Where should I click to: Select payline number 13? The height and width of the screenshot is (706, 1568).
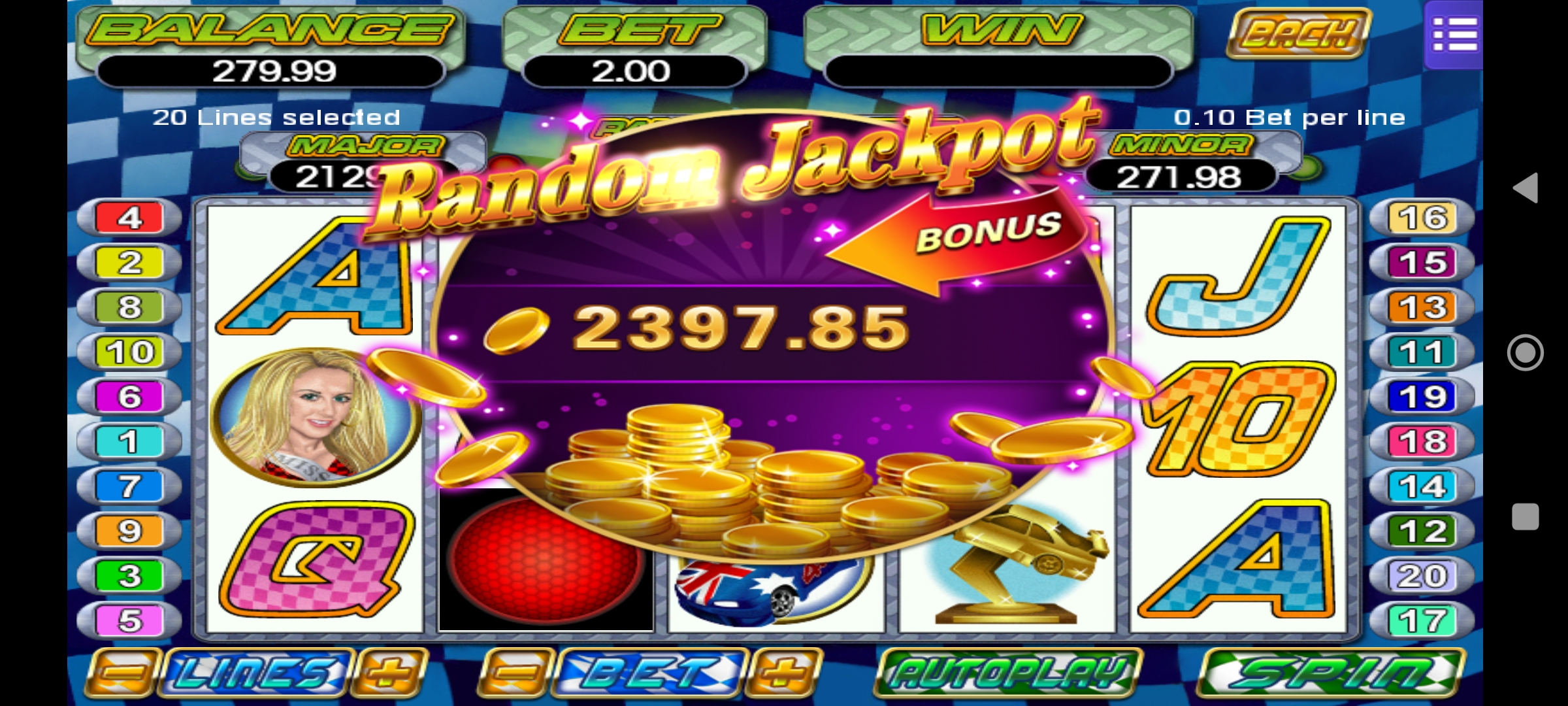1422,307
